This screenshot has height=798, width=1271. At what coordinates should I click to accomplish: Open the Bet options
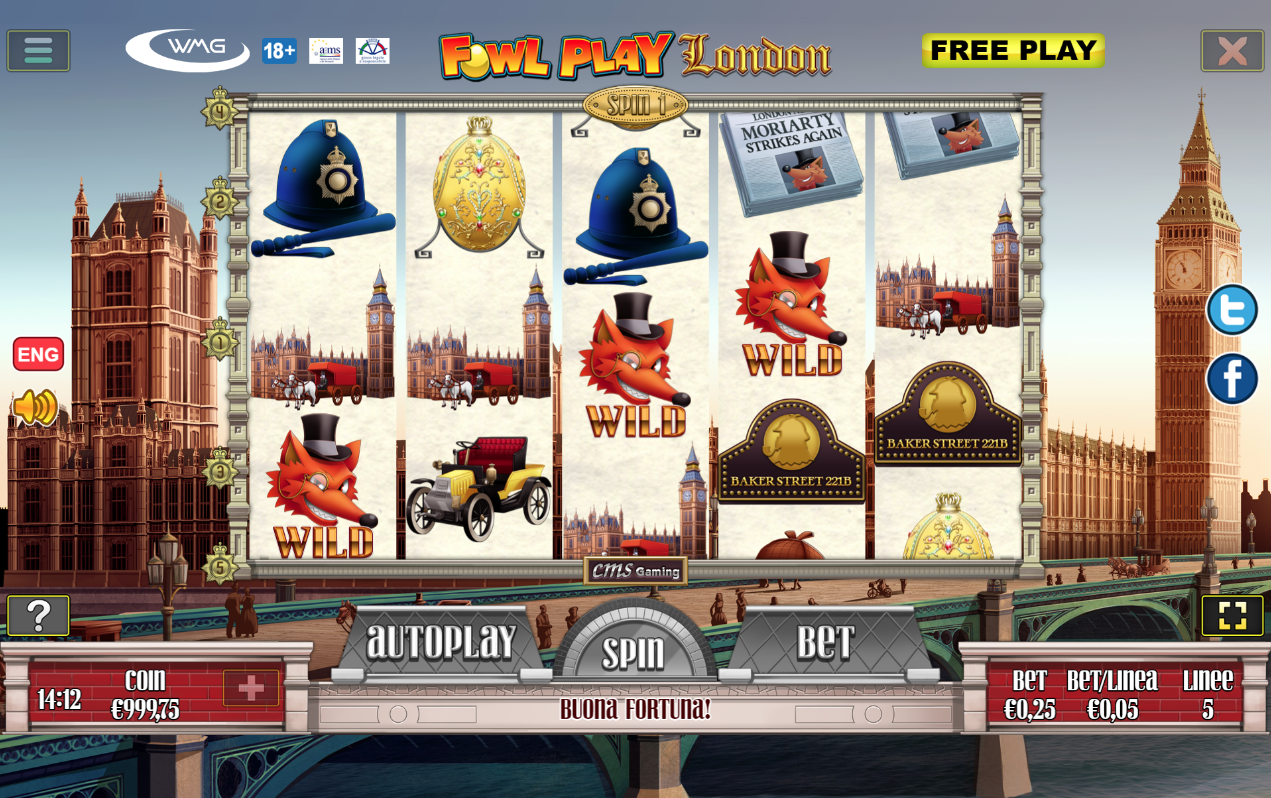point(825,643)
